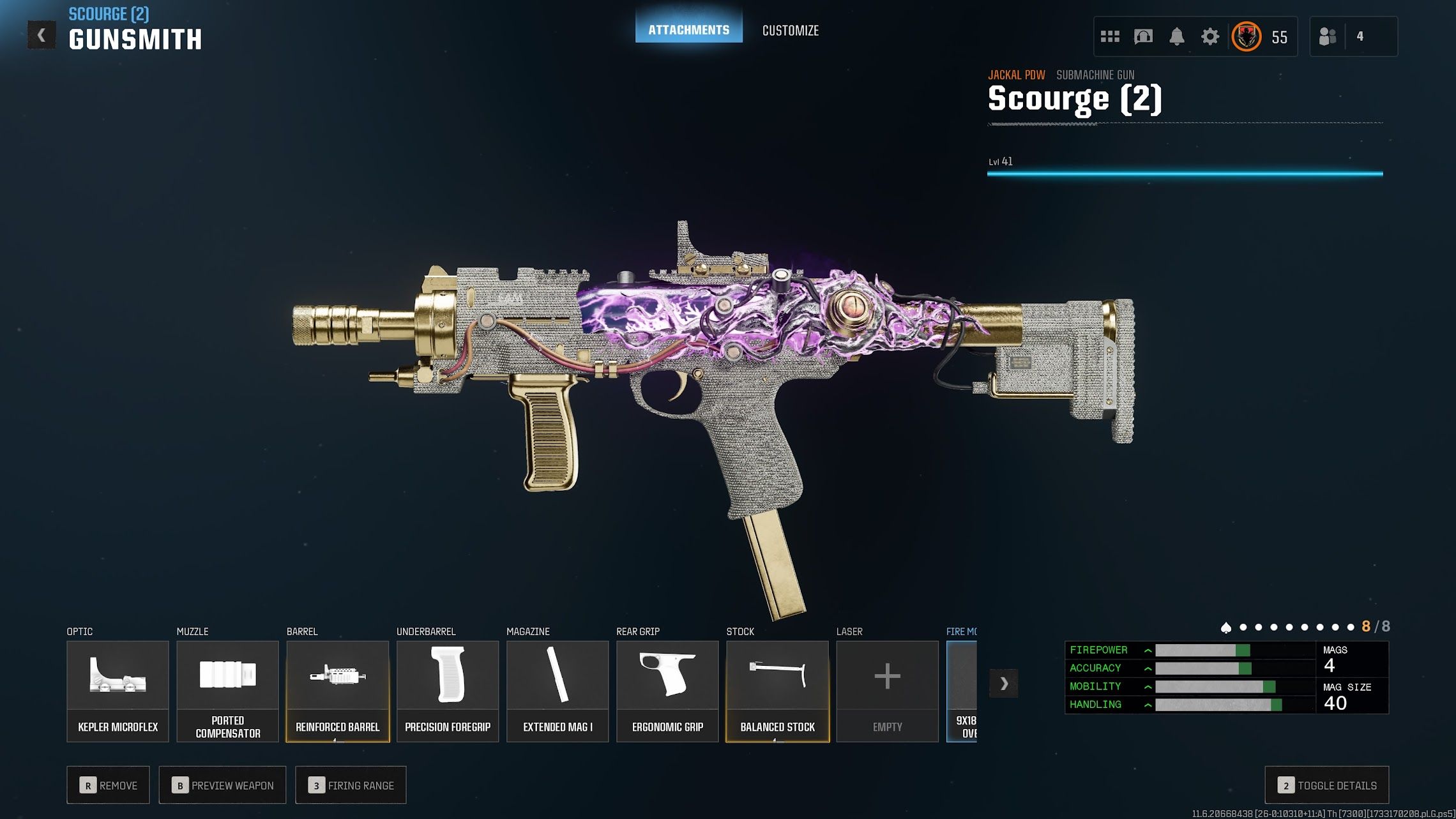This screenshot has height=819, width=1456.
Task: Show more attachment slots with the right arrow
Action: (x=1003, y=684)
